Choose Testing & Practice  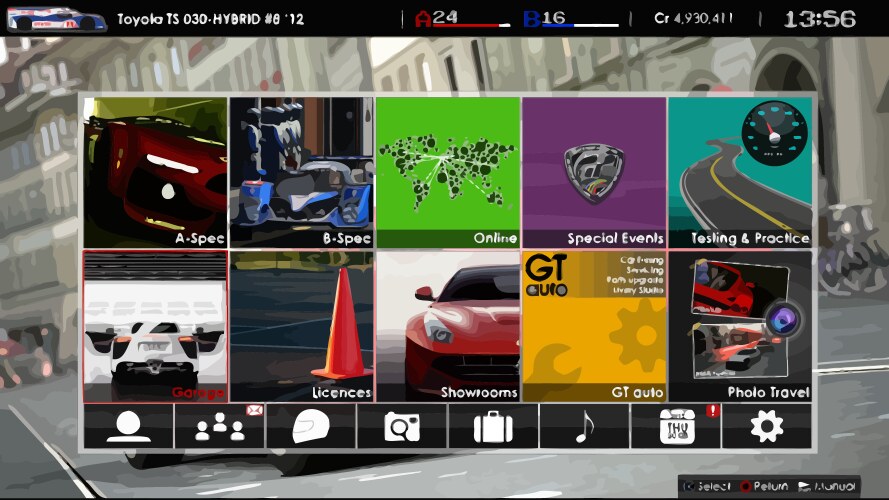tap(740, 172)
